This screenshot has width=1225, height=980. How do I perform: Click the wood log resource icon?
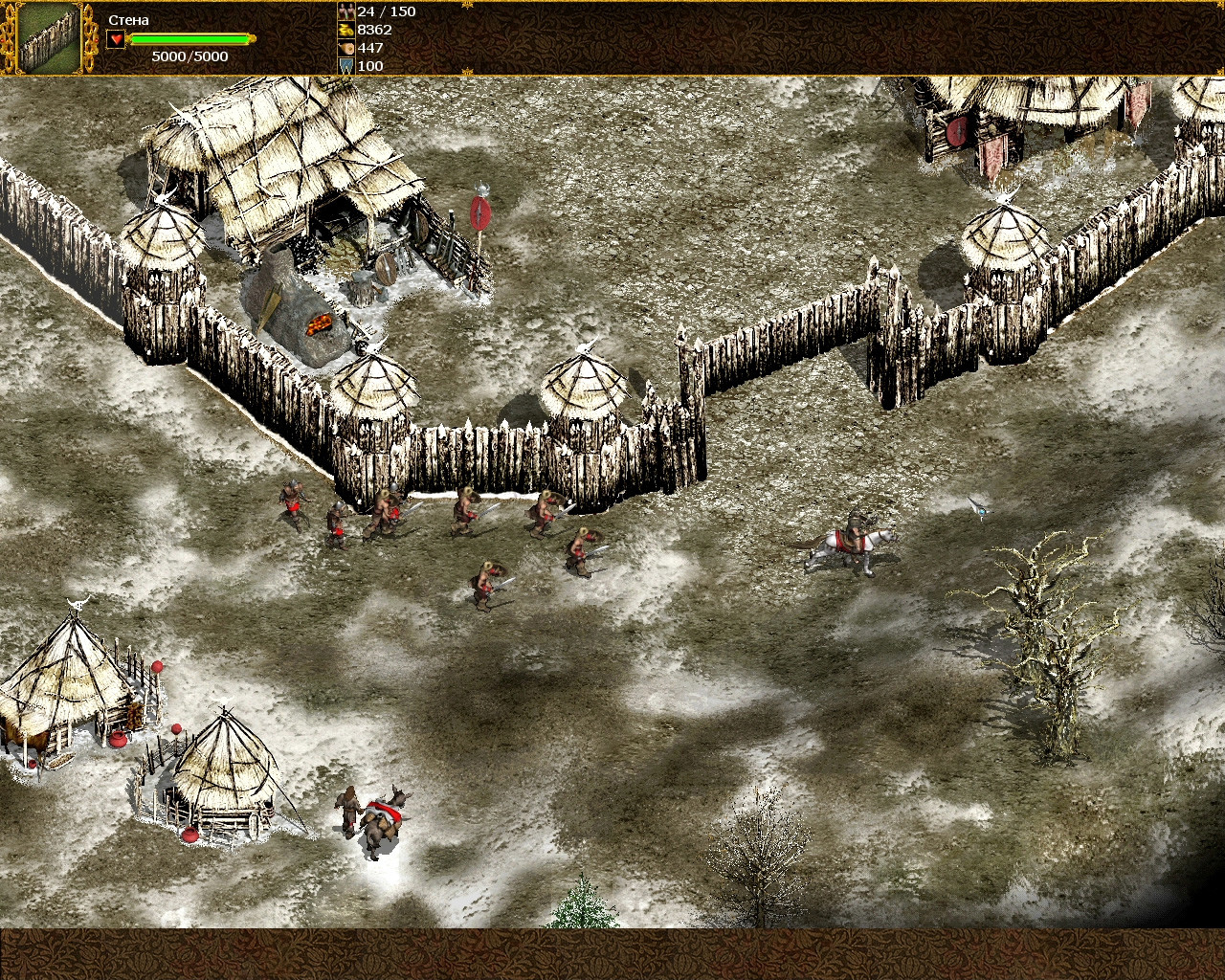346,48
